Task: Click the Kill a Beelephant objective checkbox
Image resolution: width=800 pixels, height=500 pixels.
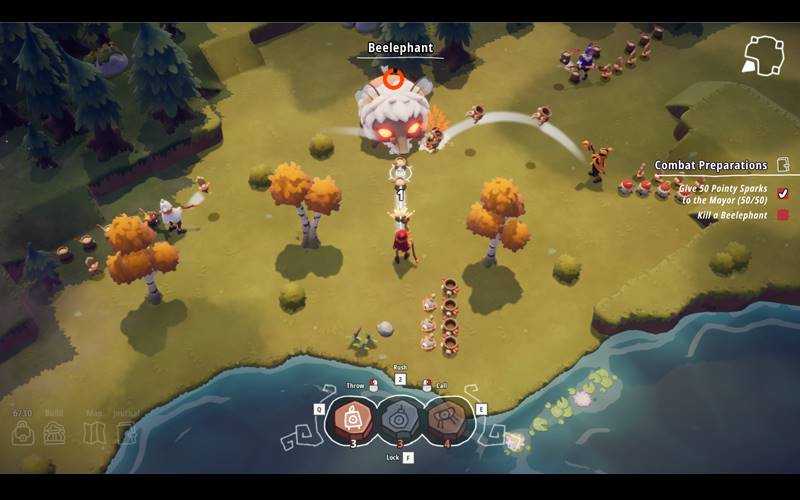Action: (x=783, y=215)
